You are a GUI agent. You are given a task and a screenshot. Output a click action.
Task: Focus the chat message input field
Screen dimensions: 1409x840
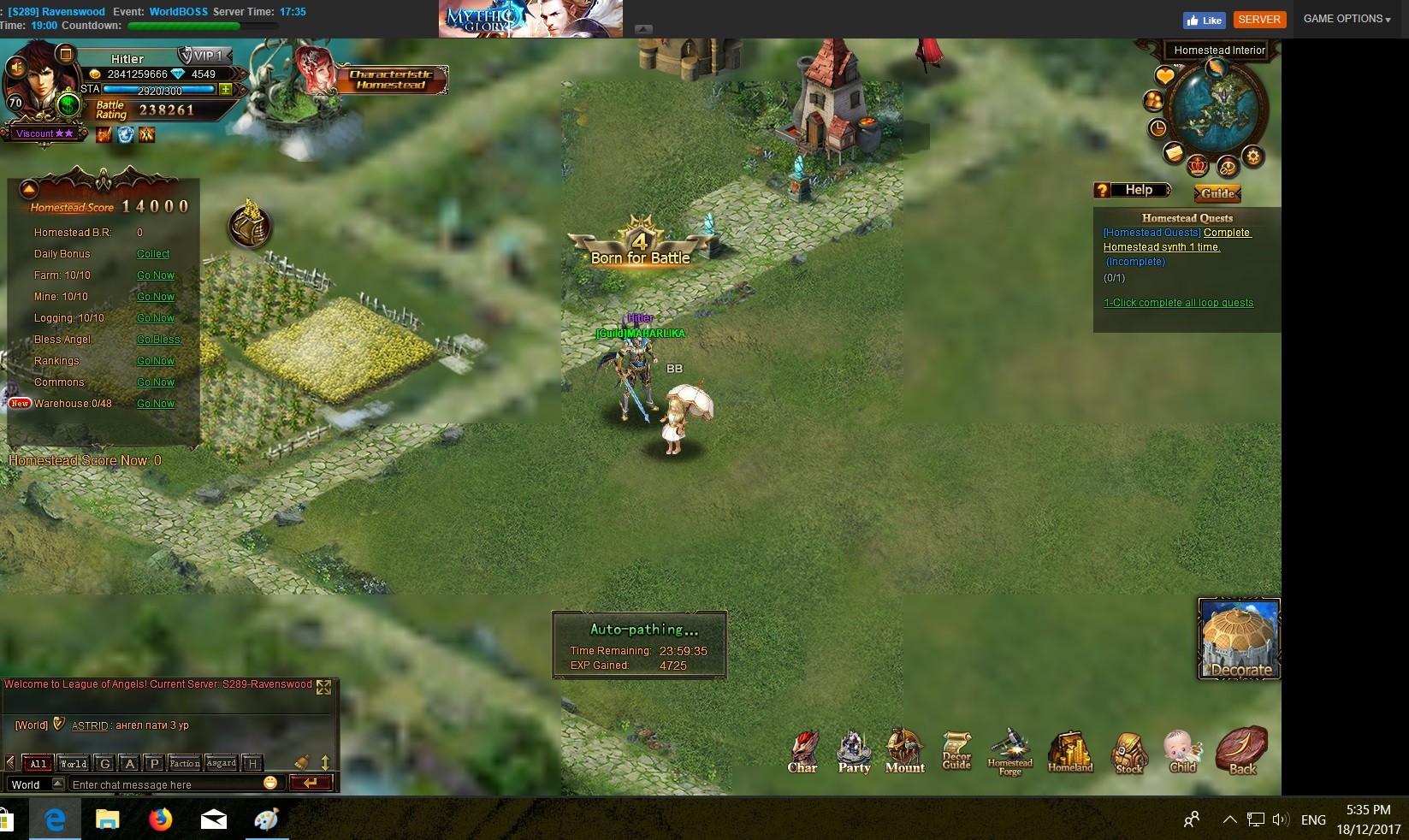[167, 784]
